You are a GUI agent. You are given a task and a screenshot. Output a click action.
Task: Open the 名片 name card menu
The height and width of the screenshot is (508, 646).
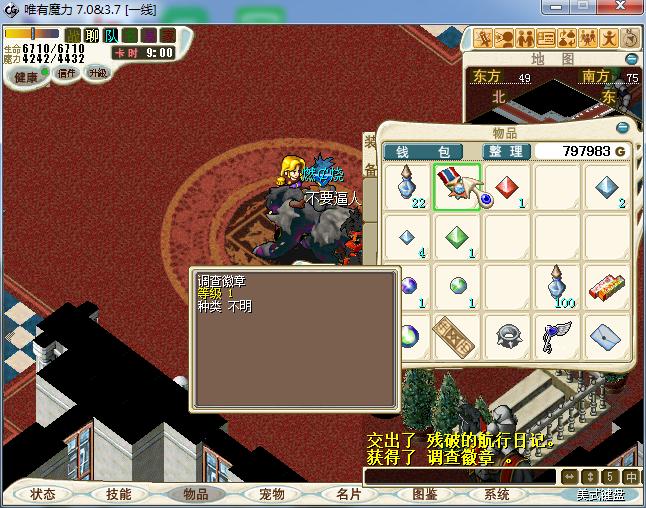[347, 494]
